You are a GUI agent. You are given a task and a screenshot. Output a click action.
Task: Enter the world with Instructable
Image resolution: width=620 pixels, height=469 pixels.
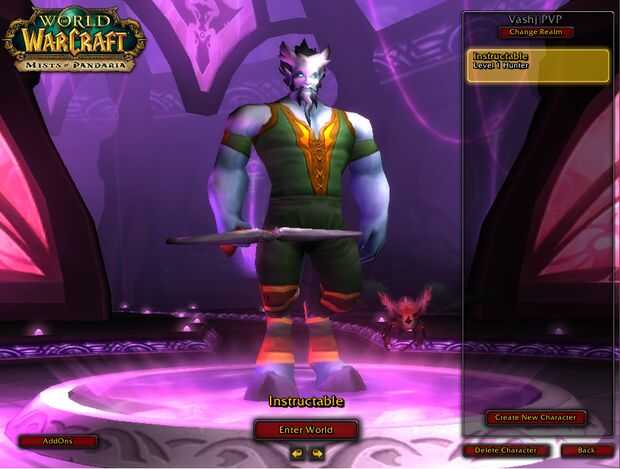pos(305,430)
